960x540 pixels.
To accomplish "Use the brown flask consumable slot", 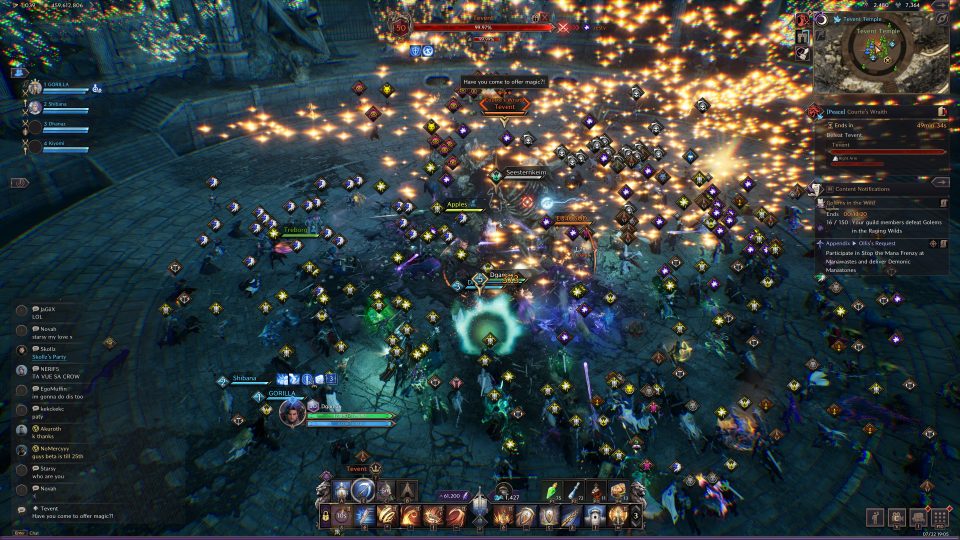I will (597, 491).
